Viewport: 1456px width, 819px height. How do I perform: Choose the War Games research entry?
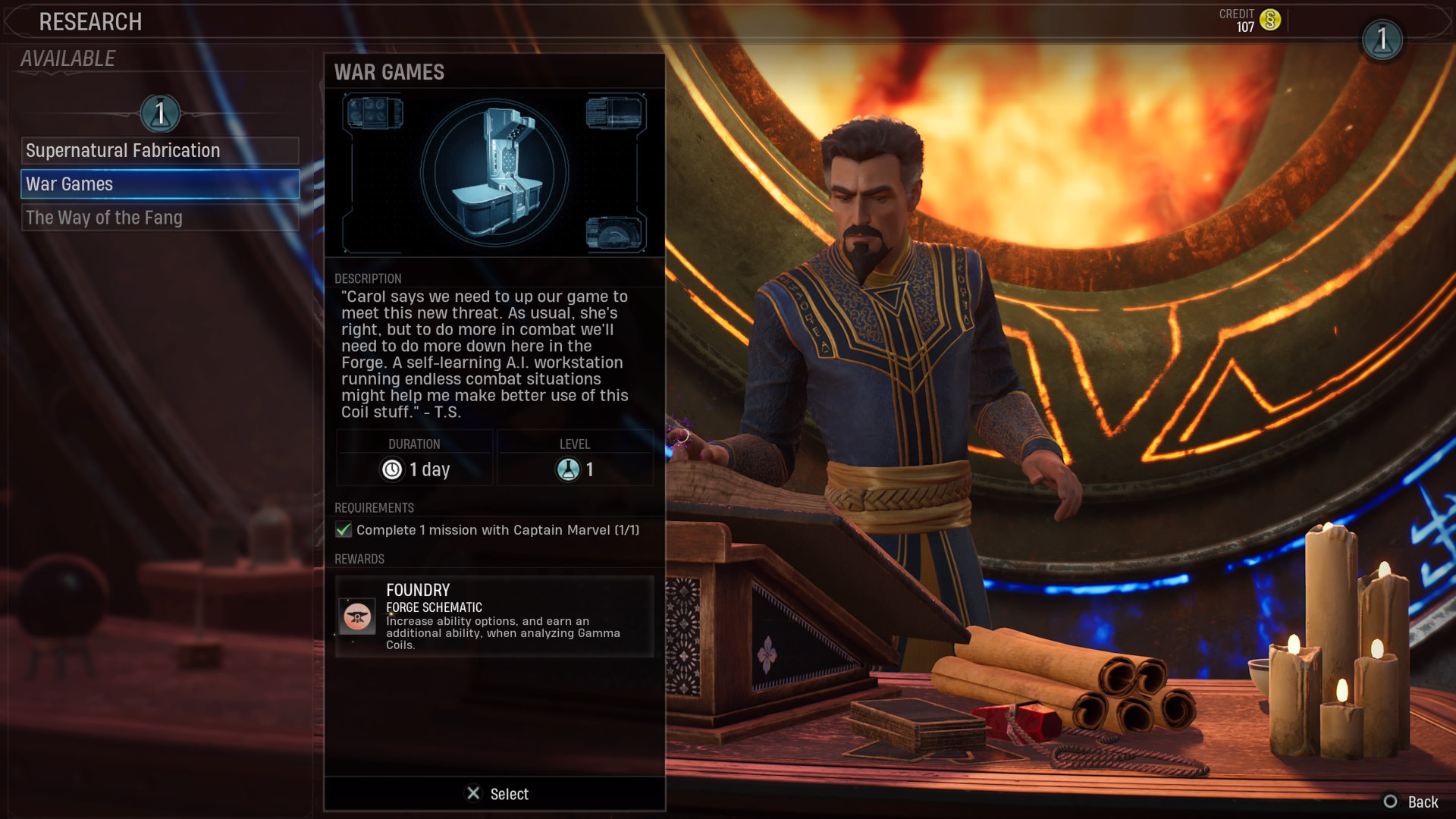pos(160,184)
